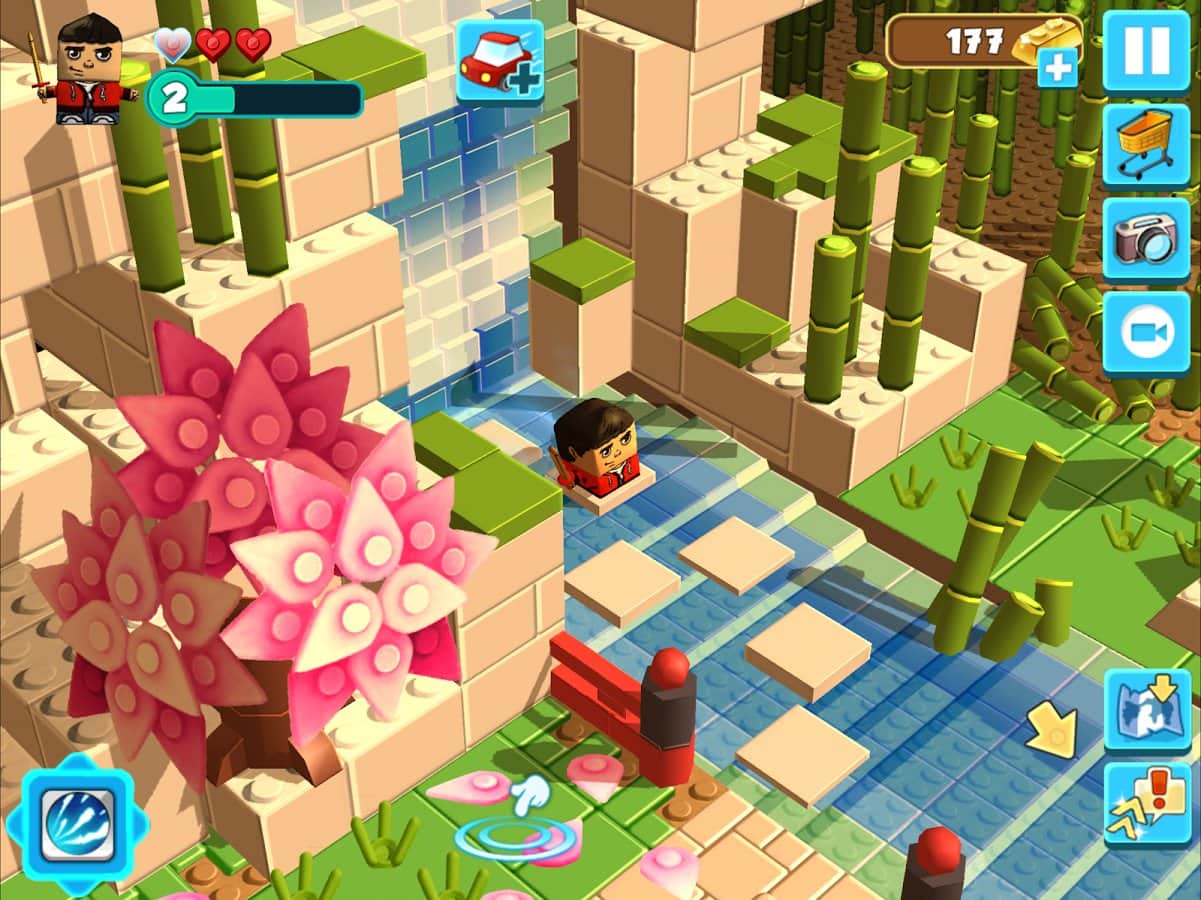Viewport: 1201px width, 900px height.
Task: Start video recording with the camcorder button
Action: (1146, 333)
